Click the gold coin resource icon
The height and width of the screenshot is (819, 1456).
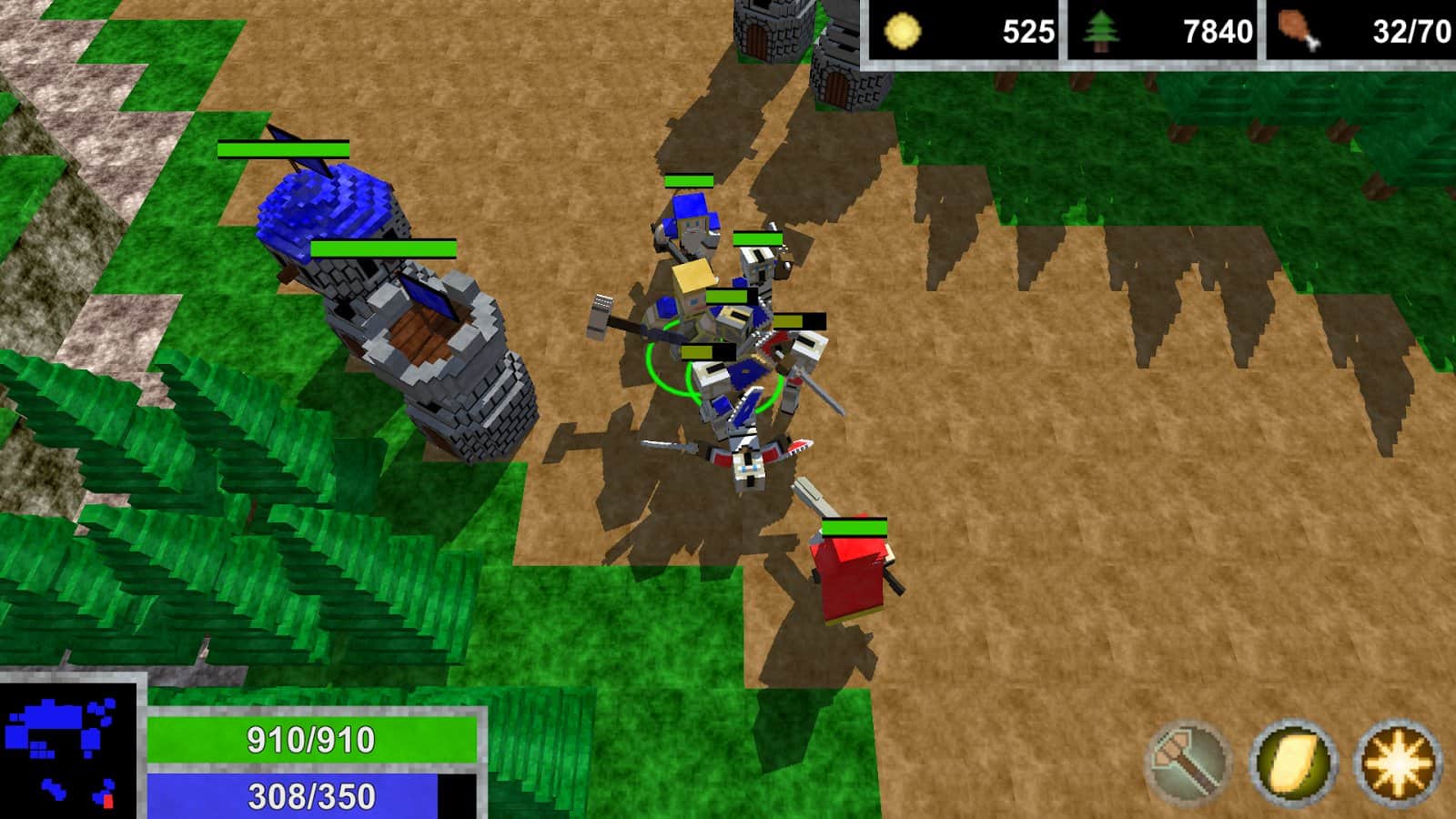904,29
